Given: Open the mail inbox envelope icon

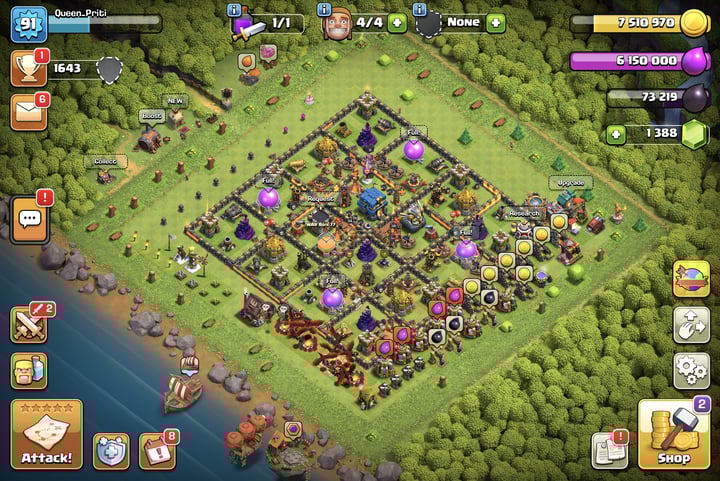Looking at the screenshot, I should 29,113.
